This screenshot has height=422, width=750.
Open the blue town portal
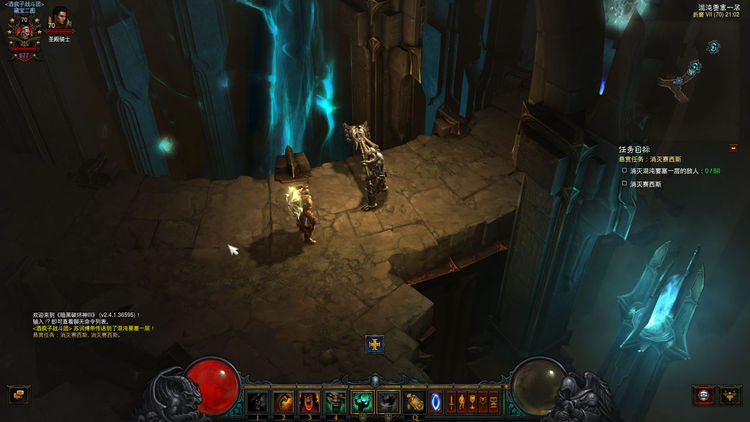pyautogui.click(x=436, y=402)
